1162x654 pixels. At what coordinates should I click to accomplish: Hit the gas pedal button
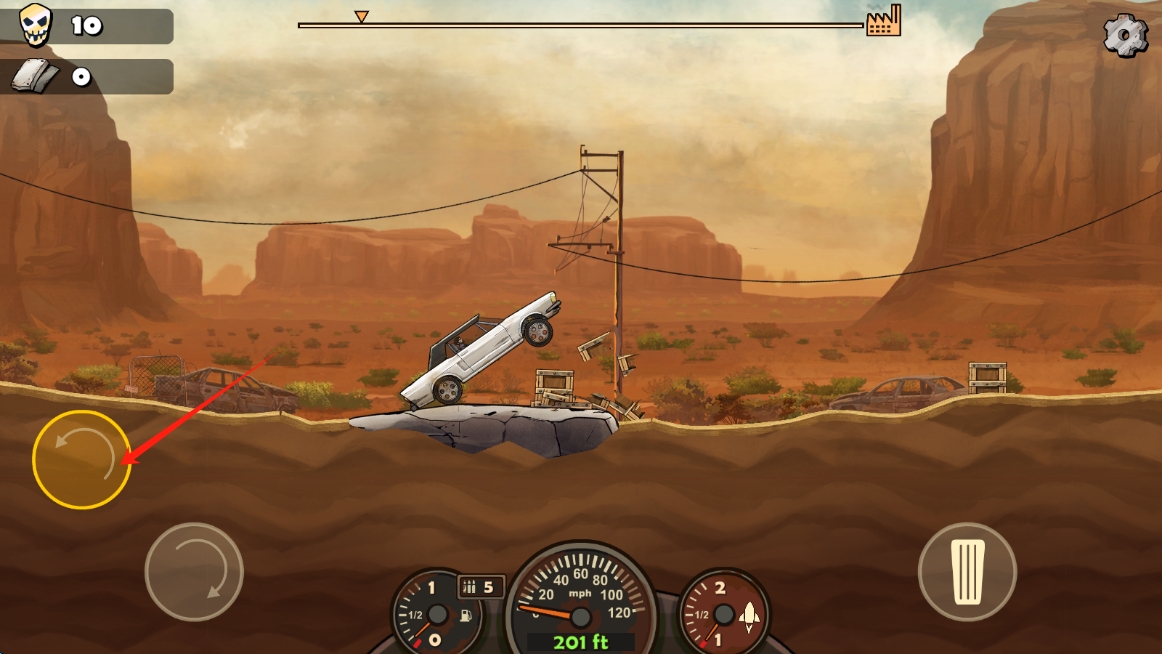(967, 572)
